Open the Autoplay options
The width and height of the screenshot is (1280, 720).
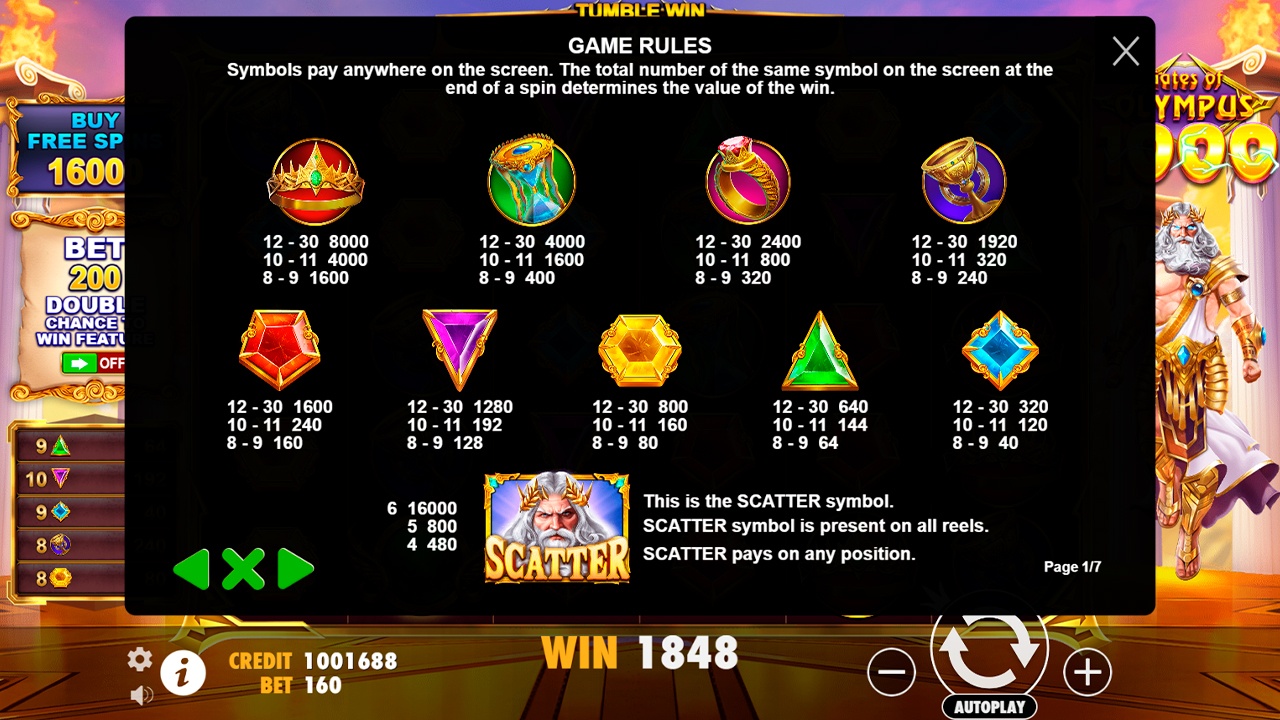click(x=989, y=707)
